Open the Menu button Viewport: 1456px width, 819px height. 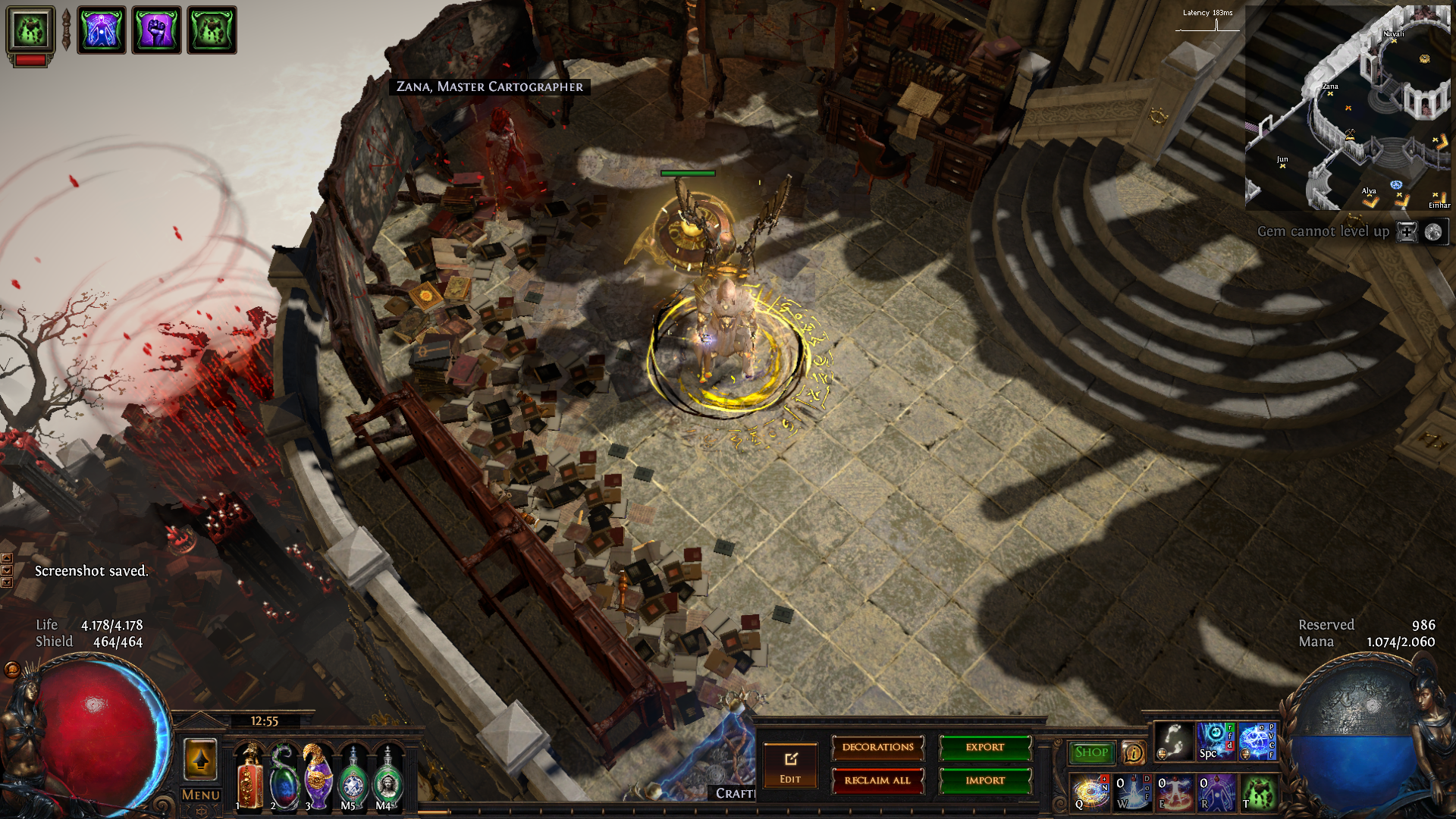[201, 795]
